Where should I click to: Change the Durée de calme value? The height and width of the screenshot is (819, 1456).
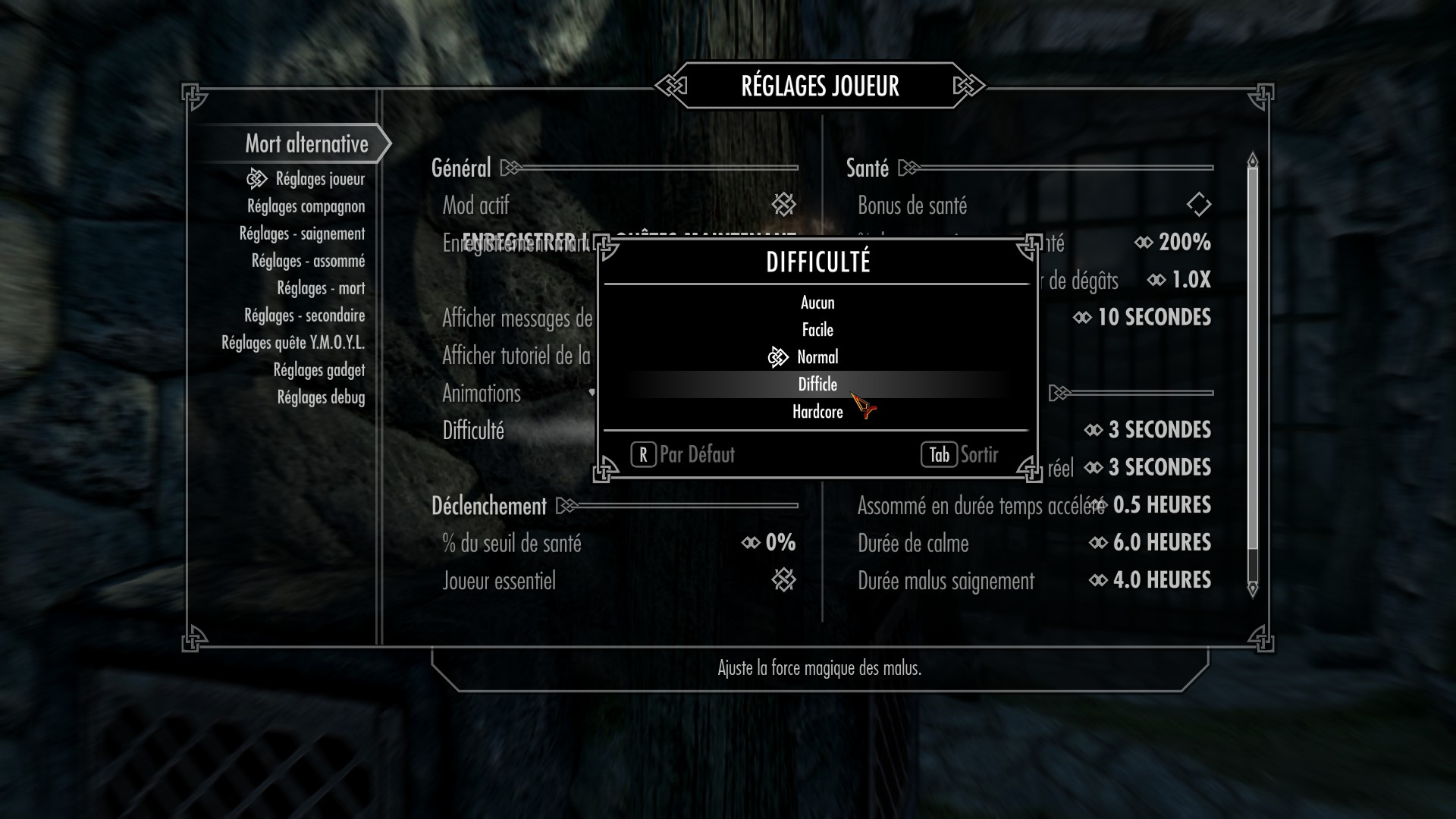[1150, 543]
